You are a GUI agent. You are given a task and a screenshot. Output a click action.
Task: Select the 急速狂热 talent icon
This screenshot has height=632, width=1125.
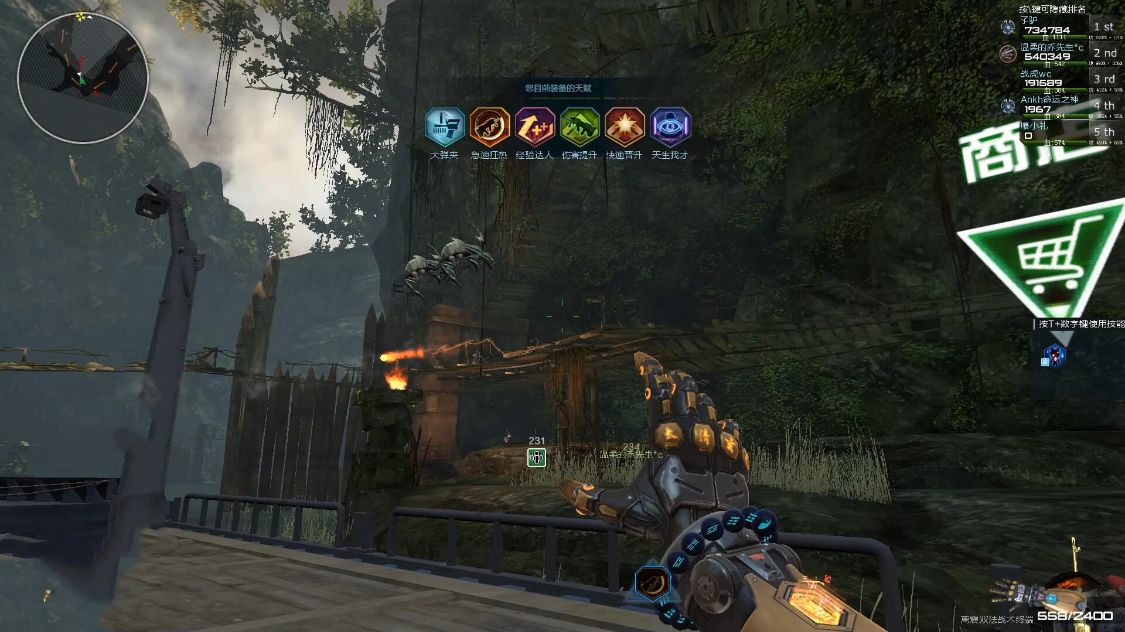point(490,127)
